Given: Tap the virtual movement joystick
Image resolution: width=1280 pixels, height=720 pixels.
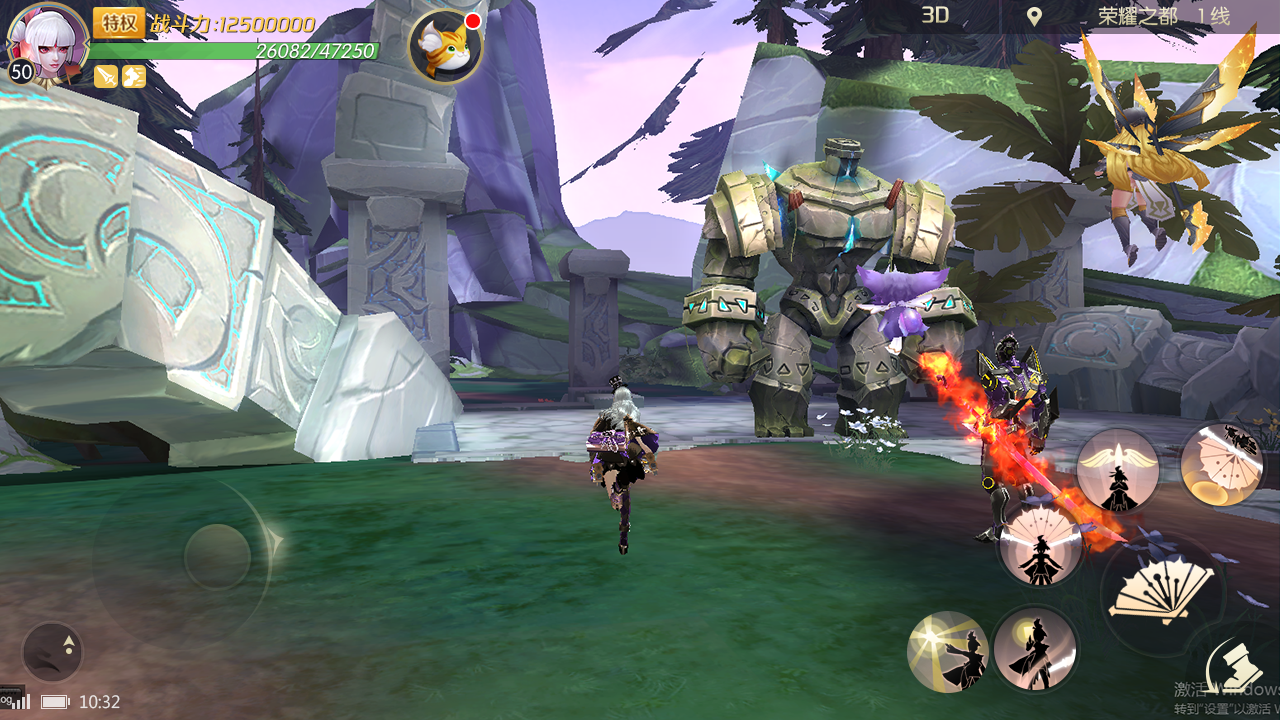Looking at the screenshot, I should point(217,556).
